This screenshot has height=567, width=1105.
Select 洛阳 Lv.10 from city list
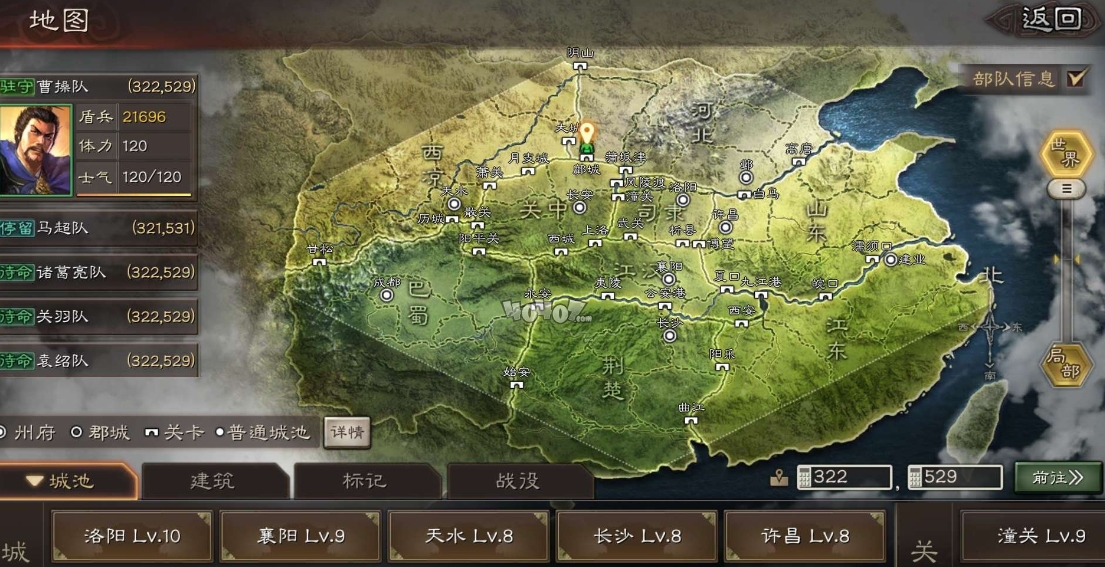coord(132,536)
